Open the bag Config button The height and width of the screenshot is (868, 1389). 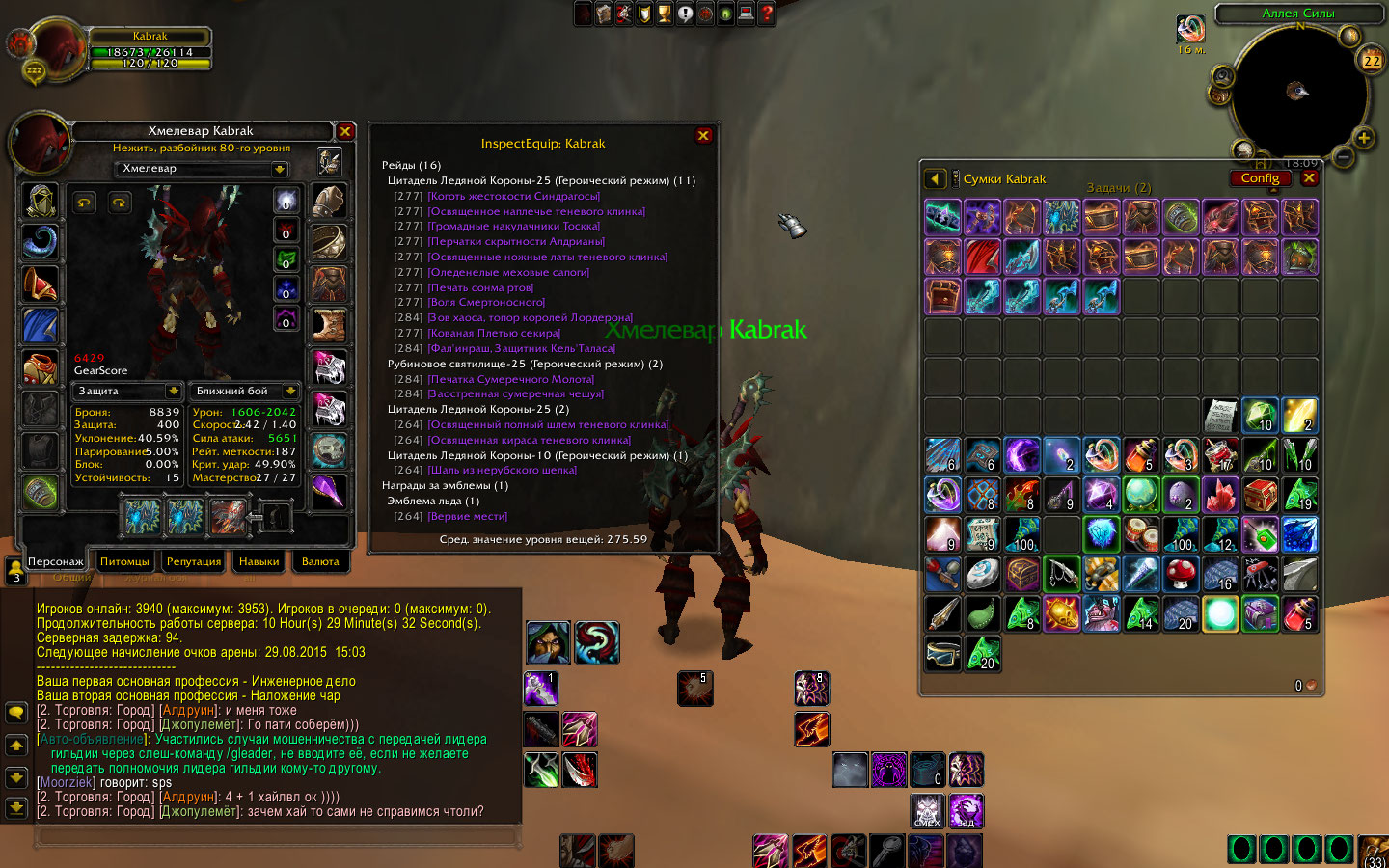[x=1260, y=178]
